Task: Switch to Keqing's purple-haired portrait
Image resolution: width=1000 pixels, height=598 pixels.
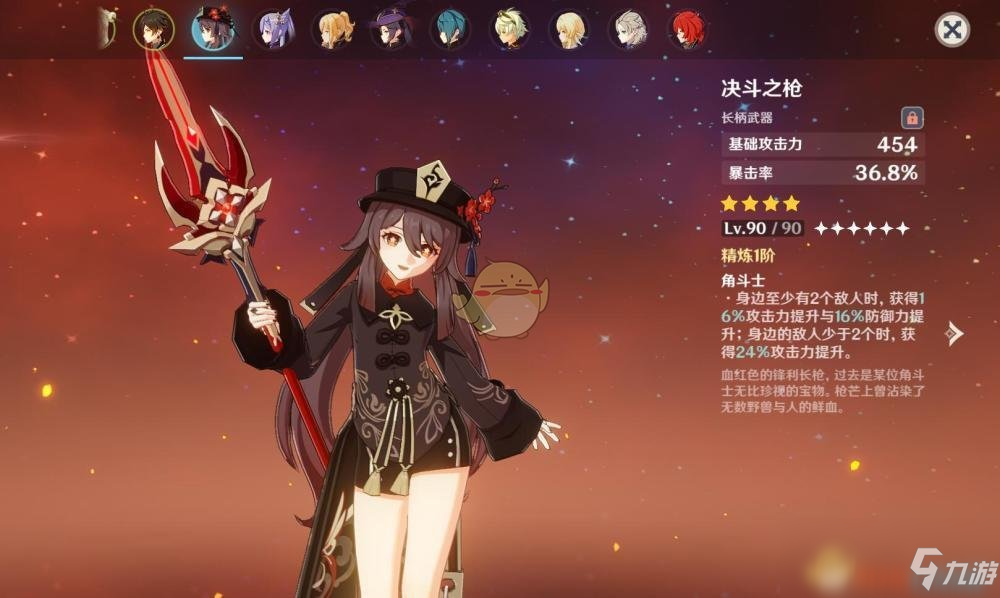Action: pyautogui.click(x=272, y=29)
